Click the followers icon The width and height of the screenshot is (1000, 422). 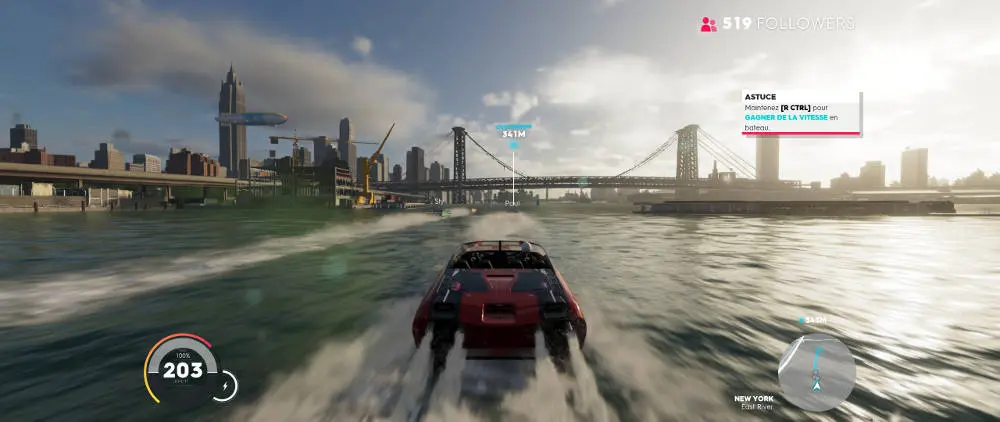tap(709, 24)
